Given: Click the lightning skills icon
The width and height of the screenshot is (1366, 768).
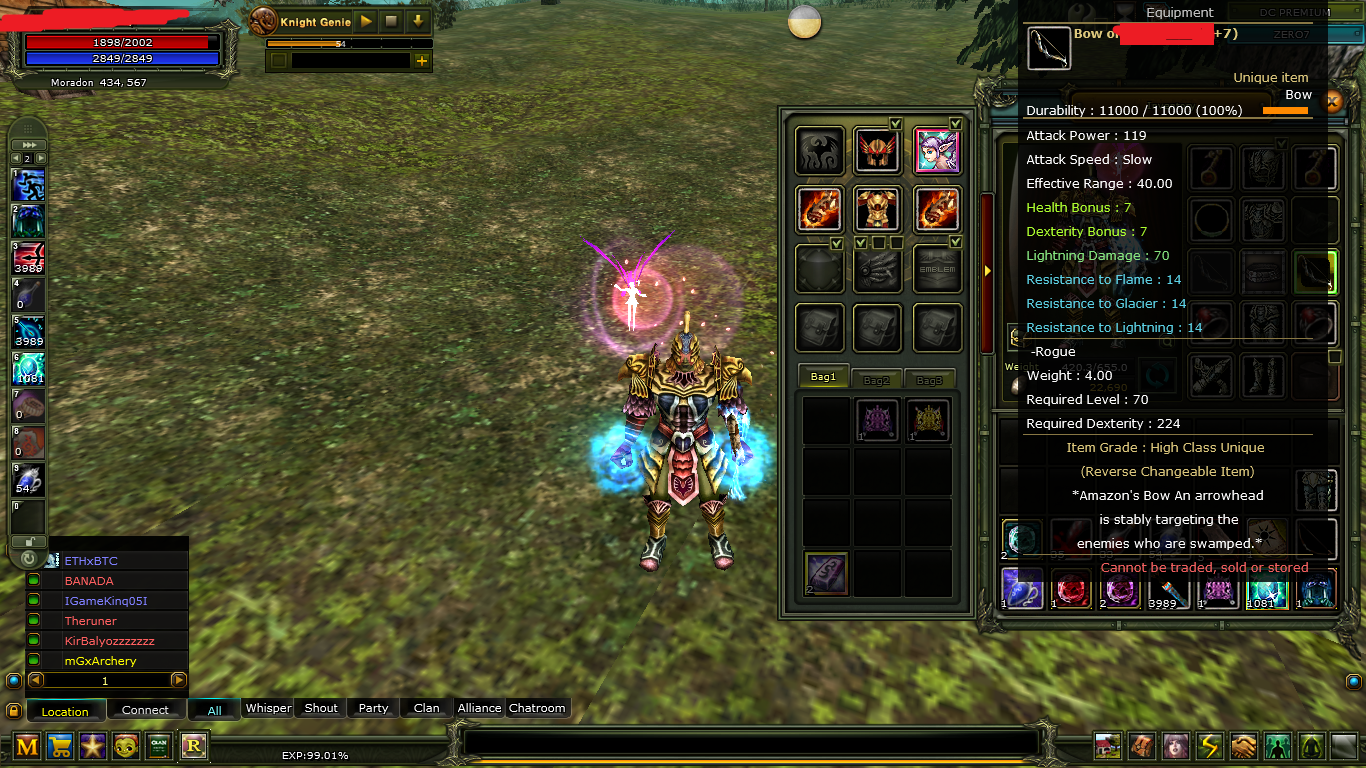Looking at the screenshot, I should tap(1211, 746).
